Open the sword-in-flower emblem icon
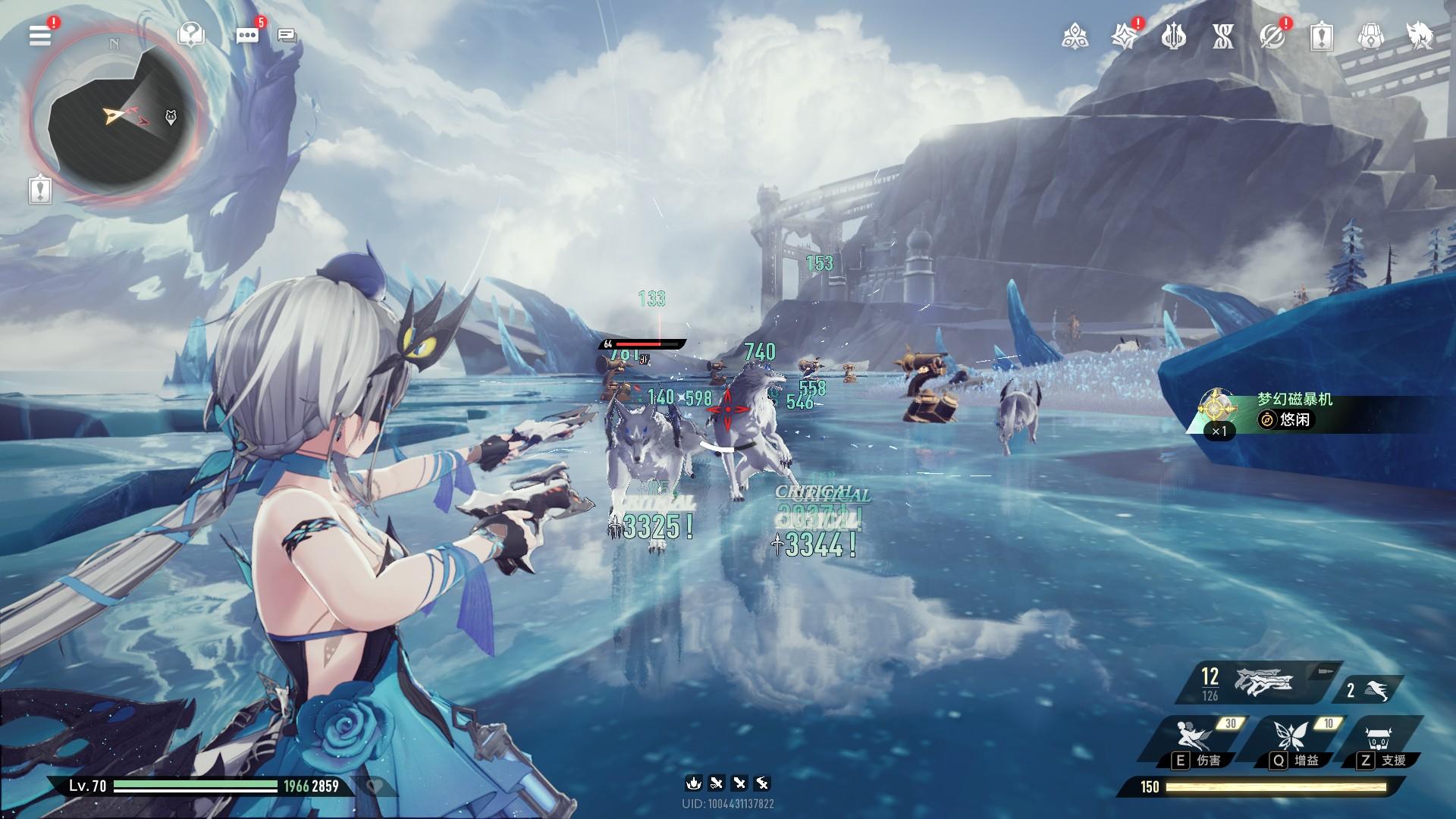The height and width of the screenshot is (819, 1456). 1173,36
